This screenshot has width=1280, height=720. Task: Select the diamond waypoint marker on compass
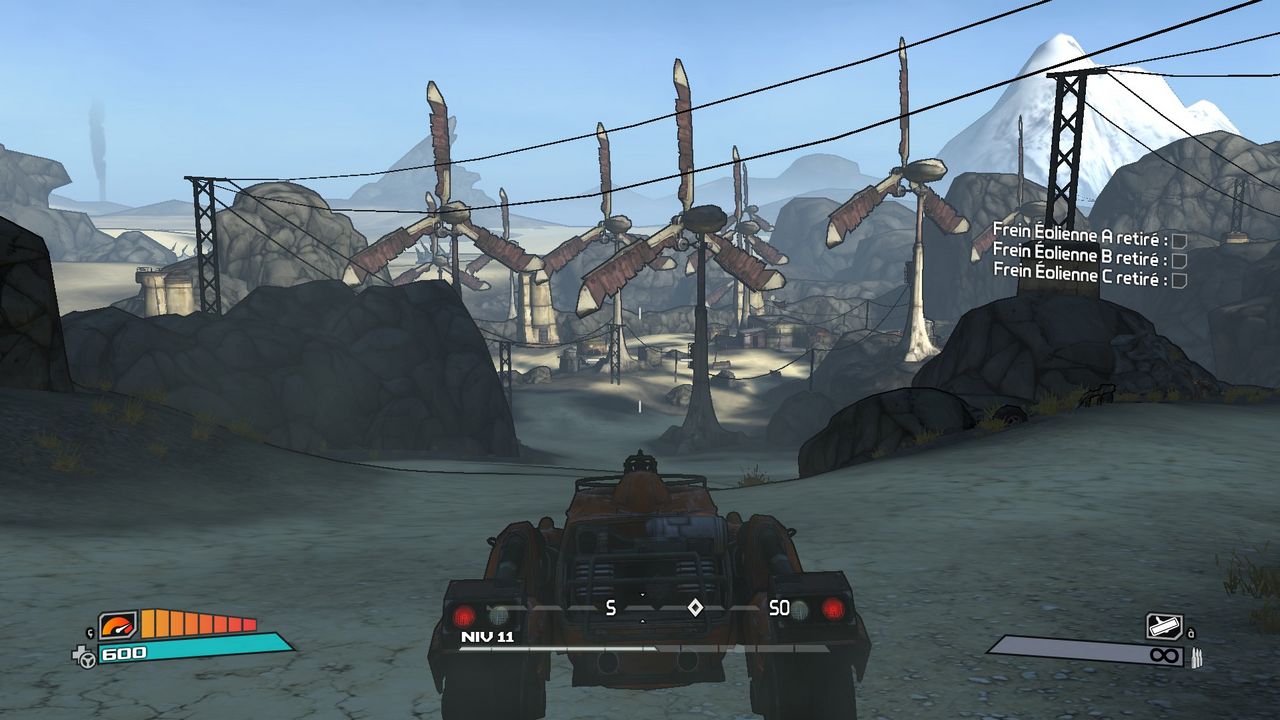(695, 607)
